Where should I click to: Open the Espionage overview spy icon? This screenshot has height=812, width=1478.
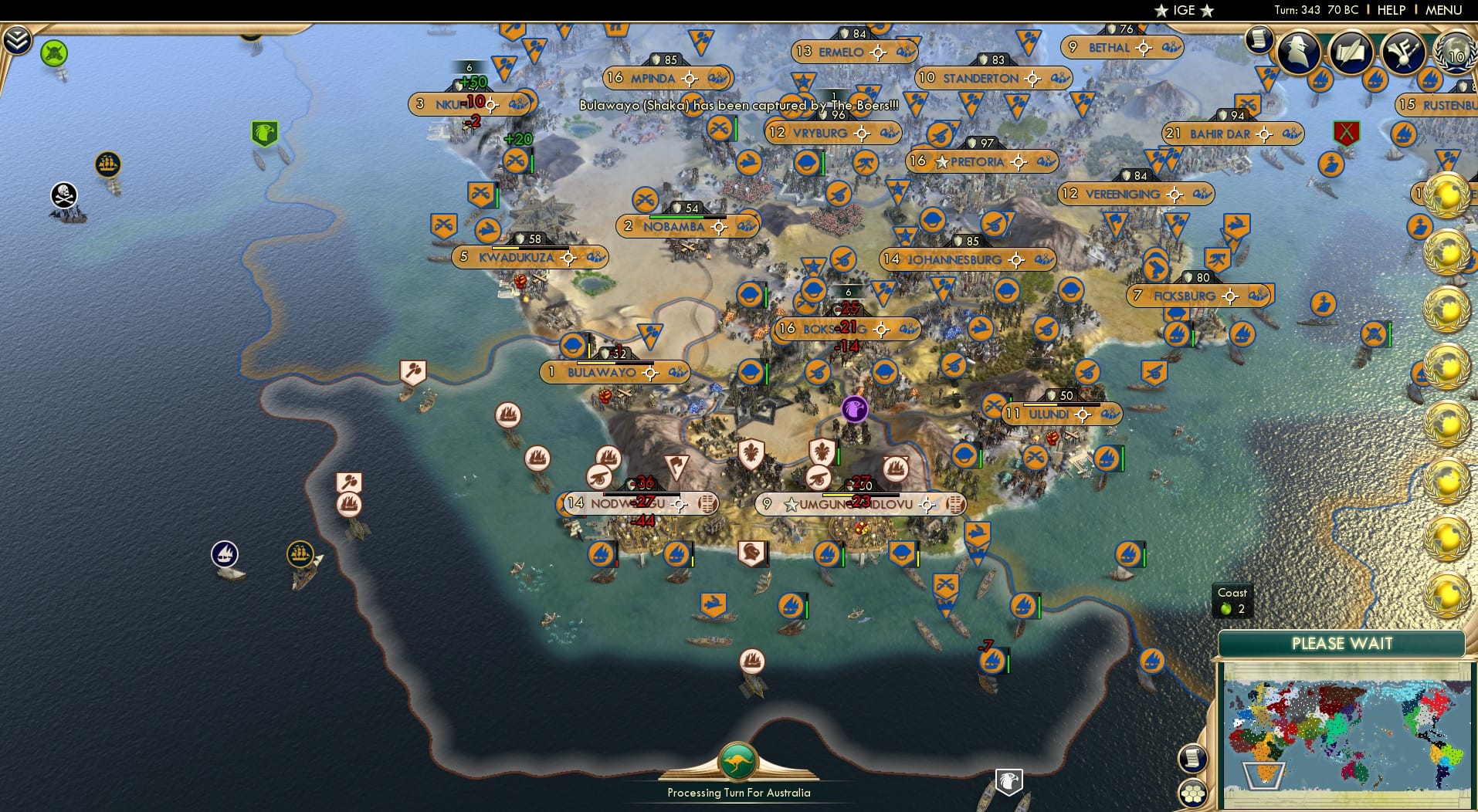click(x=1297, y=52)
